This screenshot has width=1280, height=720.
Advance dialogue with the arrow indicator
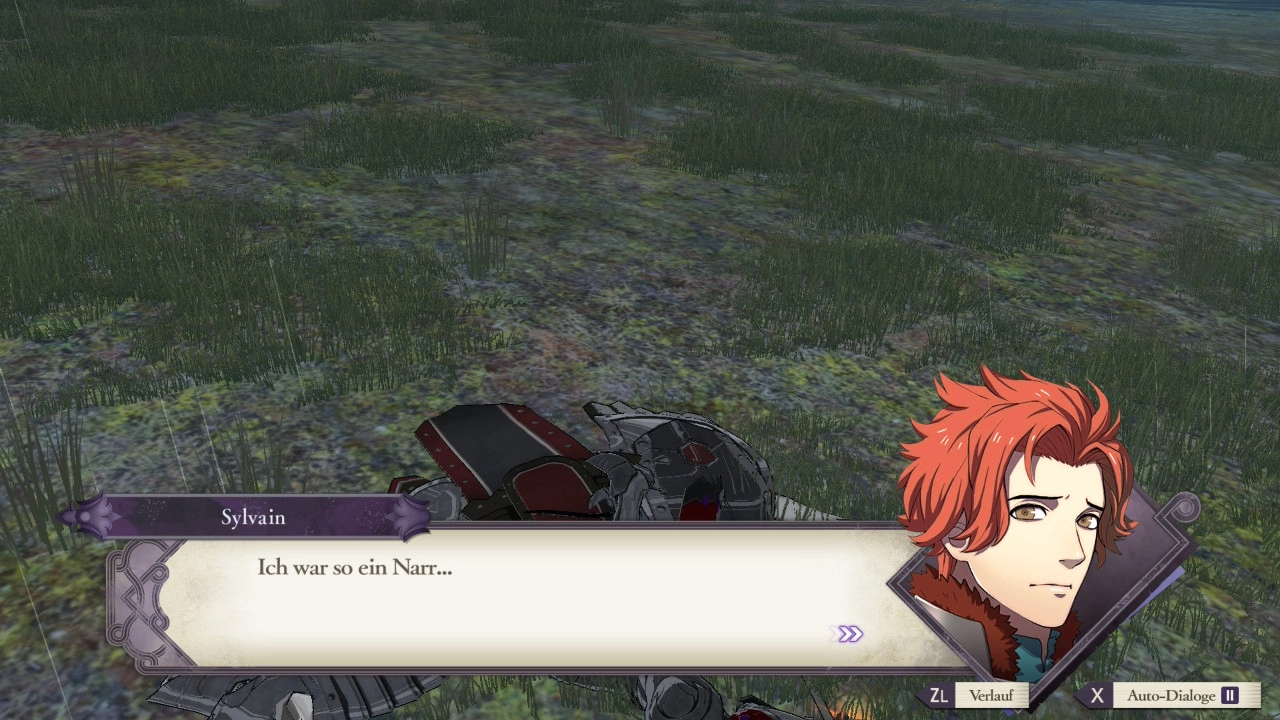pyautogui.click(x=850, y=634)
